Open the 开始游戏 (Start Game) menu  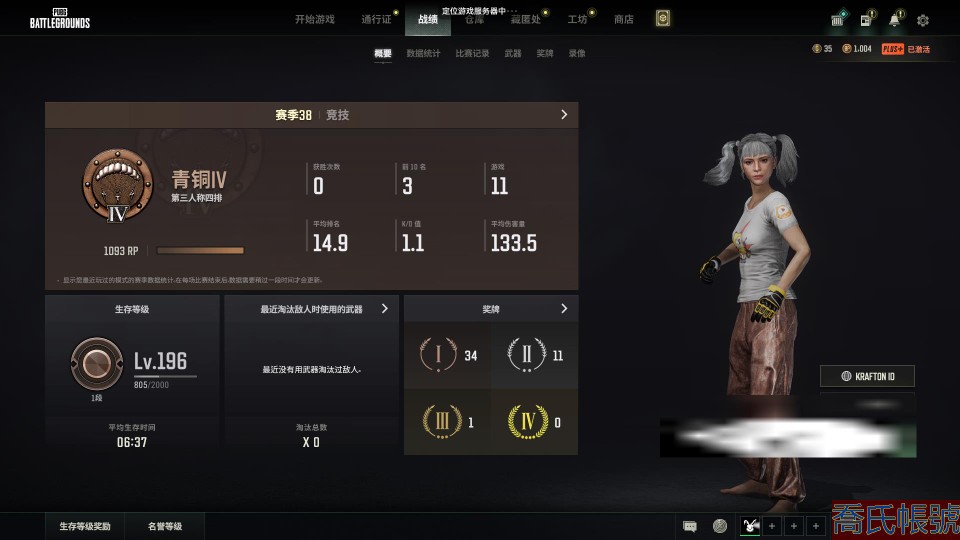pyautogui.click(x=314, y=19)
